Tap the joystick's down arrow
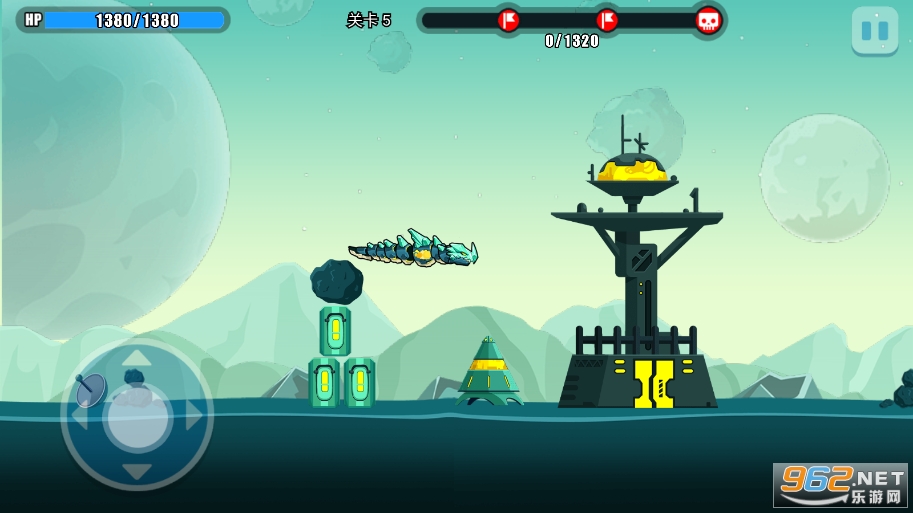Image resolution: width=913 pixels, height=513 pixels. 137,470
